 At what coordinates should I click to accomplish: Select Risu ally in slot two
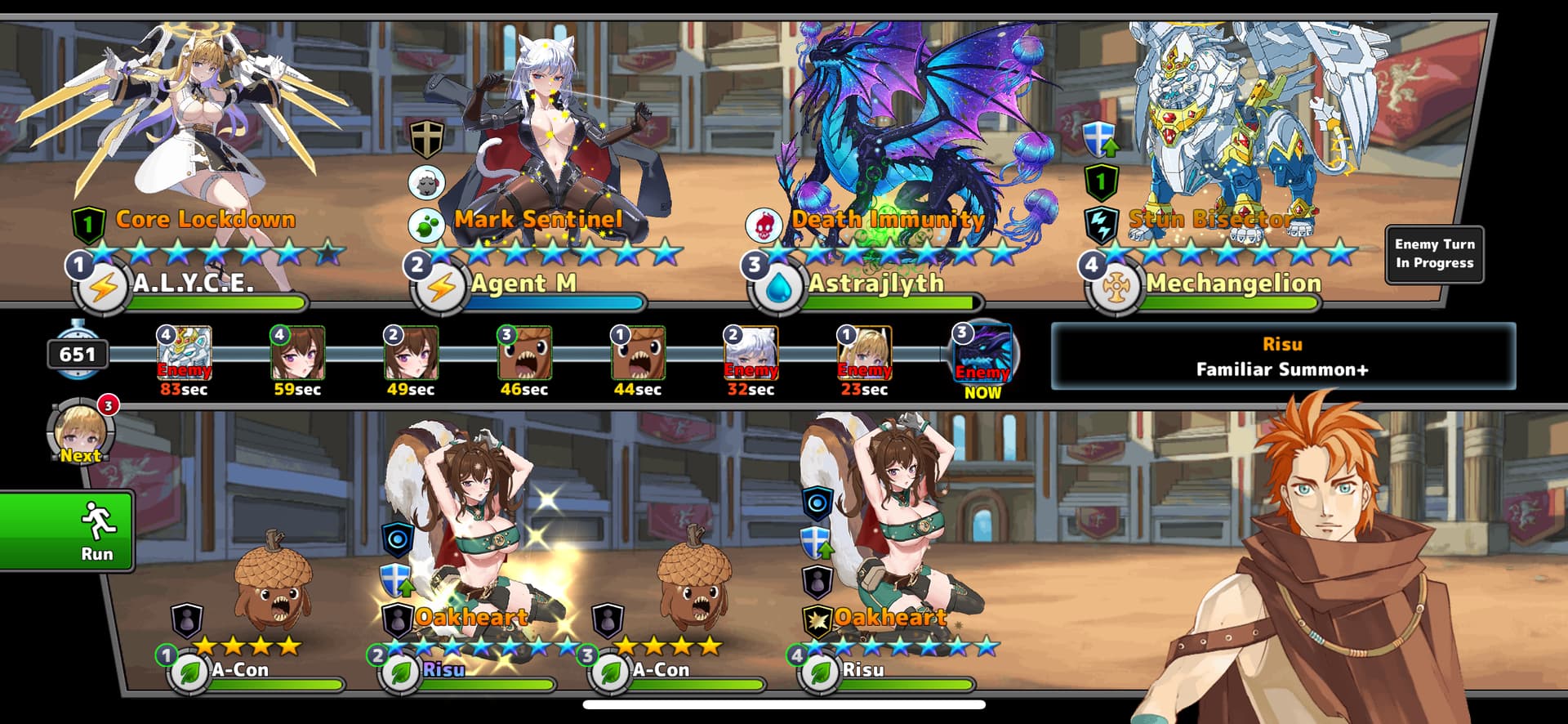(443, 670)
